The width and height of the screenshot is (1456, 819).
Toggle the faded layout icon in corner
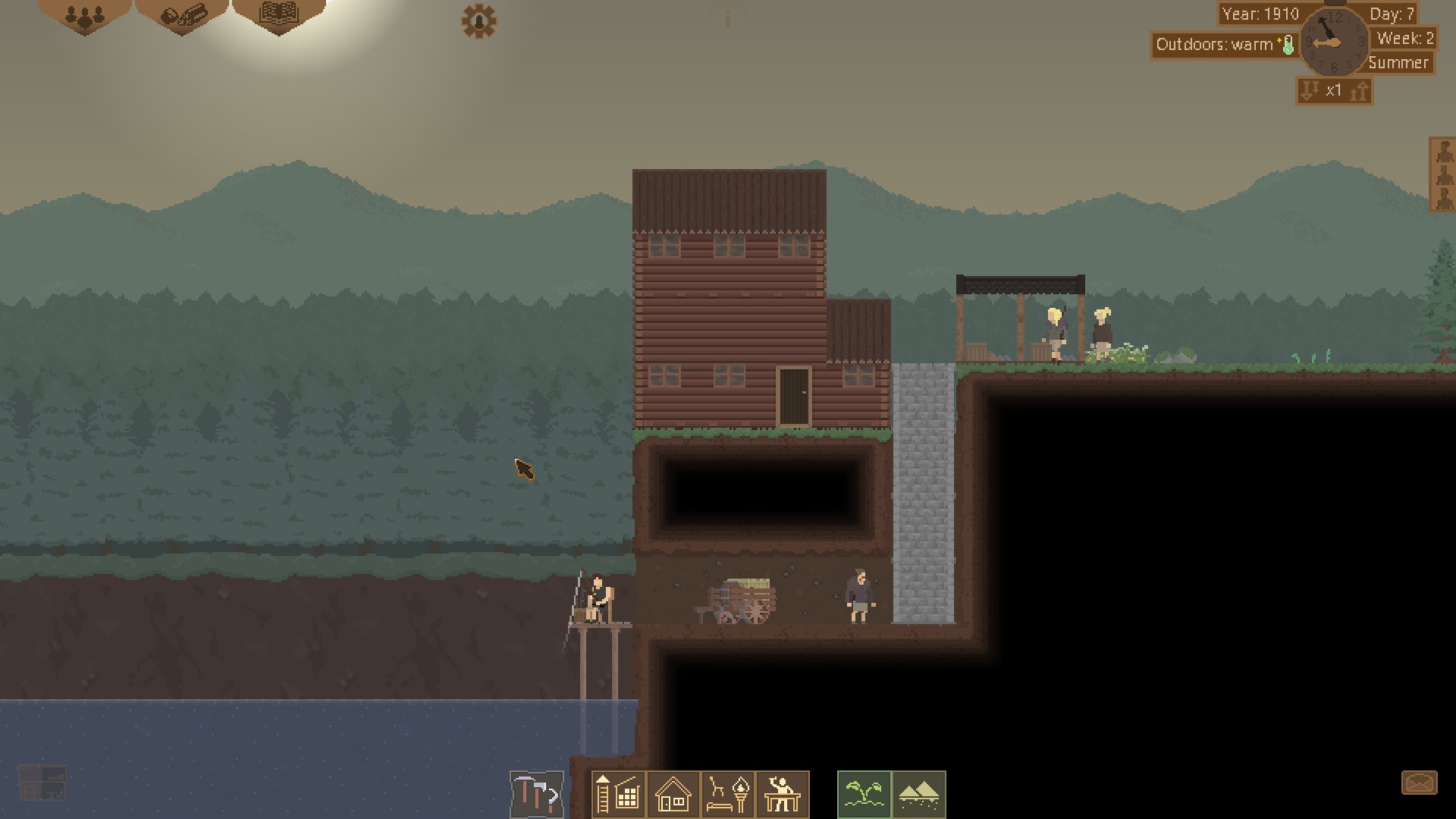pos(42,783)
